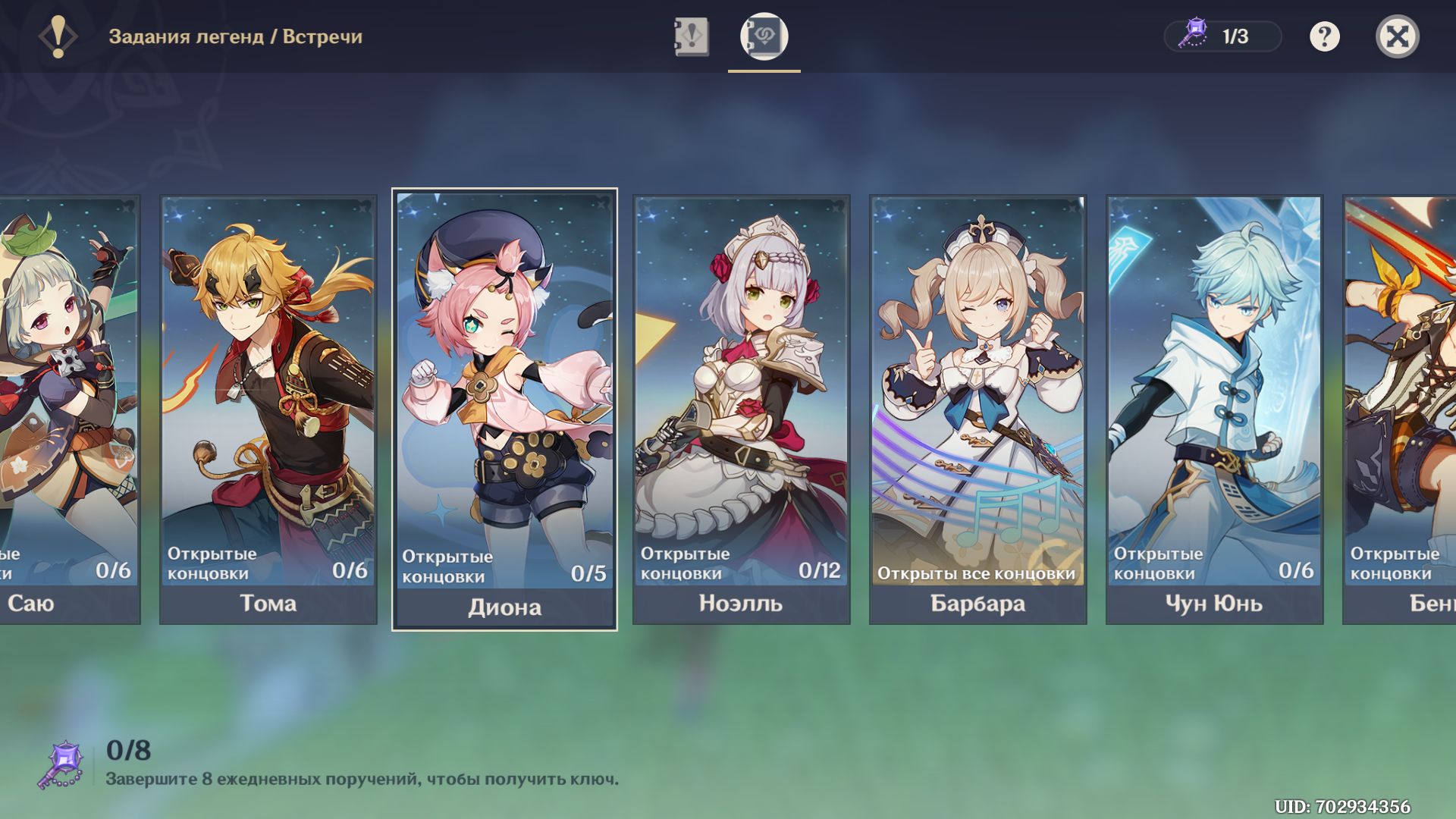Click the story key counter 1/3
This screenshot has height=819, width=1456.
tap(1222, 36)
